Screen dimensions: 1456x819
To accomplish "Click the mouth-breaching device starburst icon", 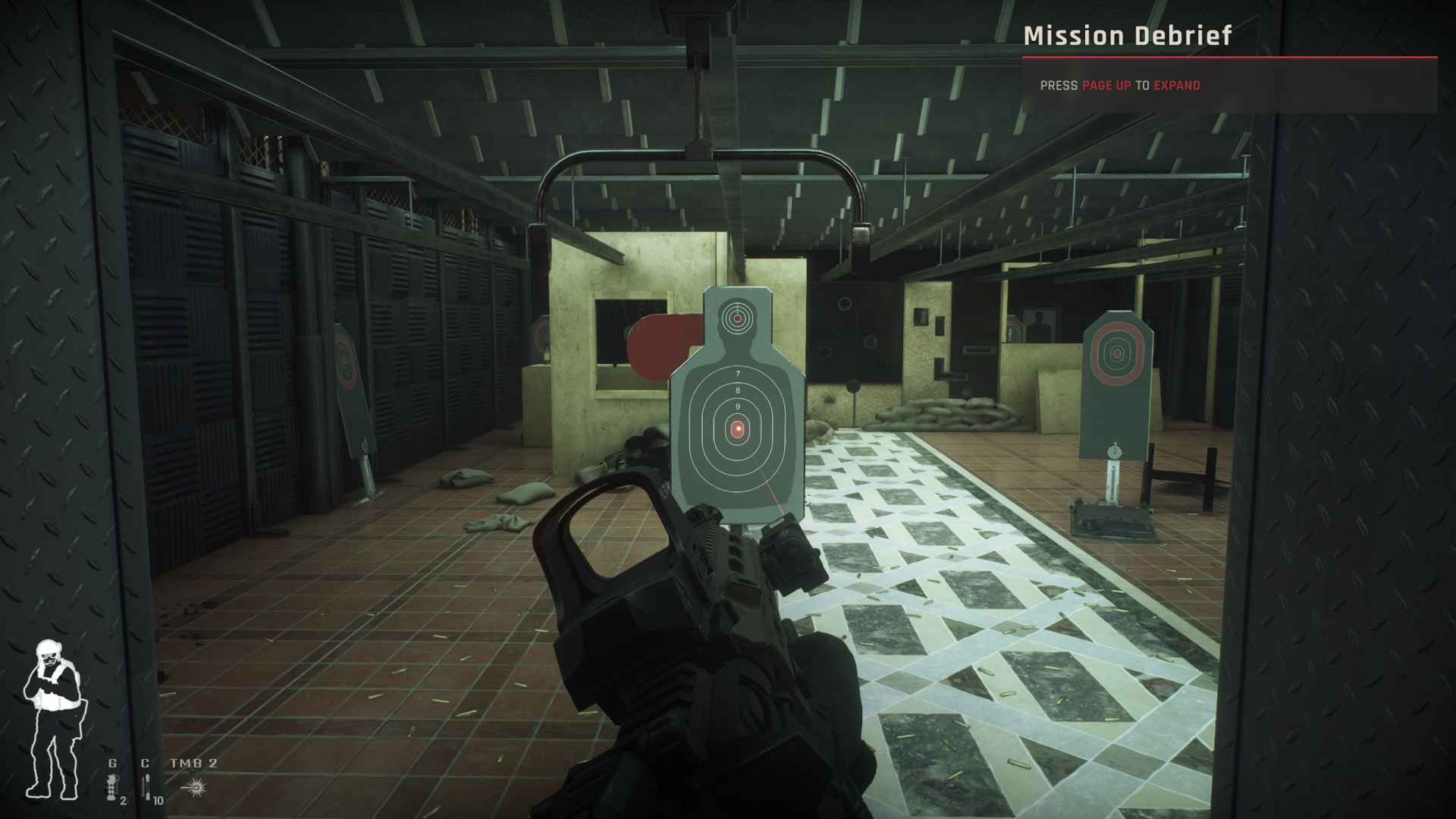I will 194,786.
